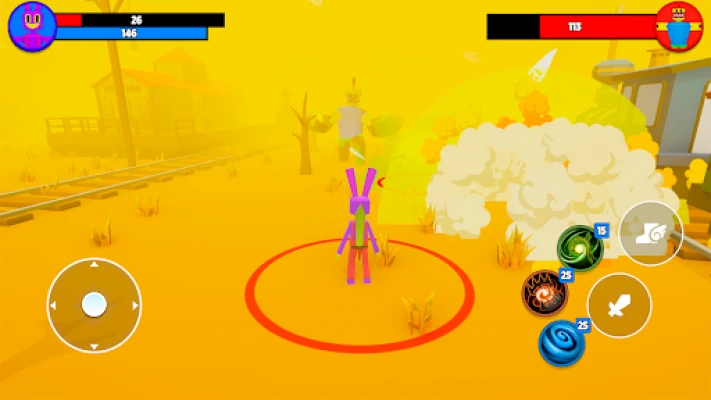The image size is (711, 400).
Task: Click the virtual joystick center knob
Action: point(94,304)
